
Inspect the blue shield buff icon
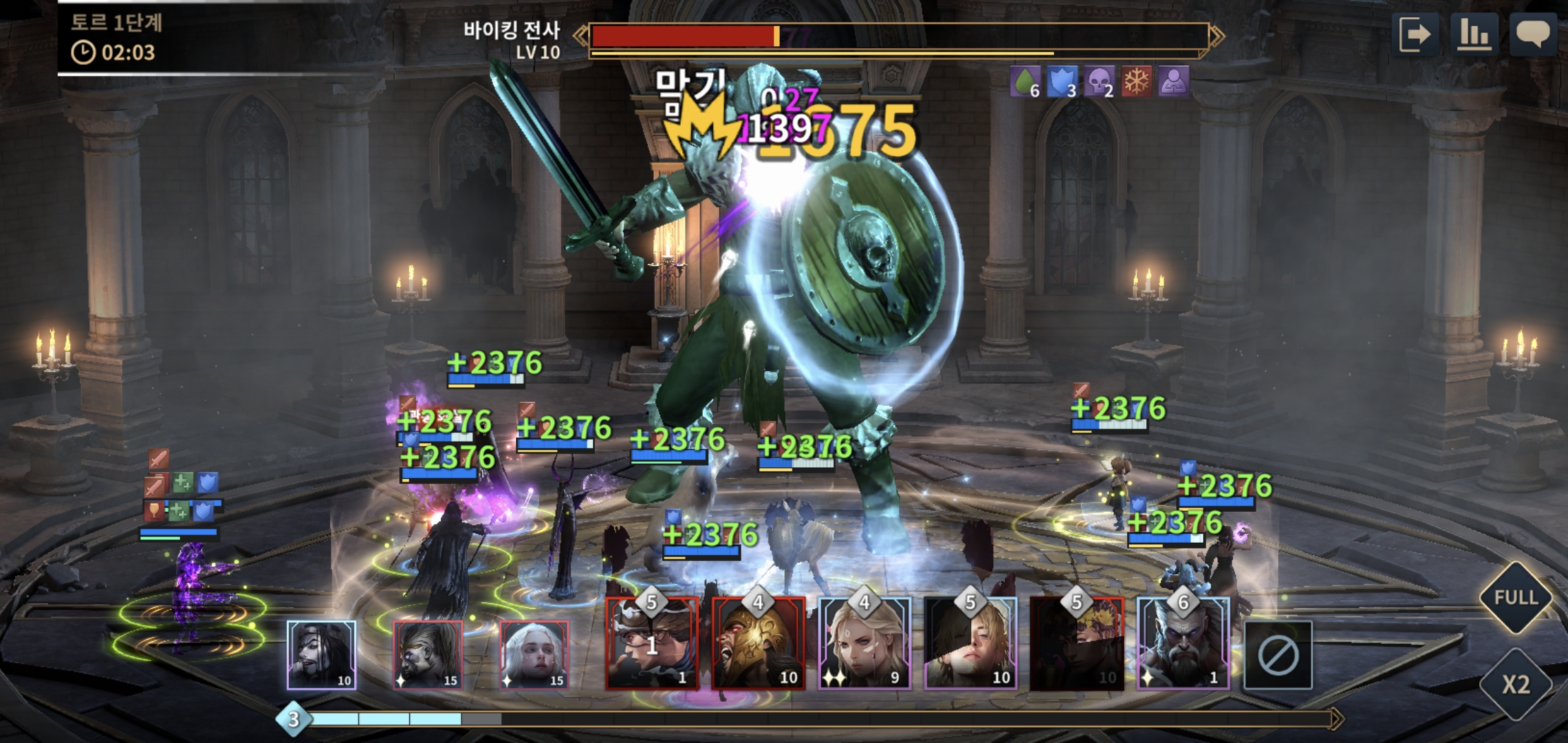[1061, 83]
